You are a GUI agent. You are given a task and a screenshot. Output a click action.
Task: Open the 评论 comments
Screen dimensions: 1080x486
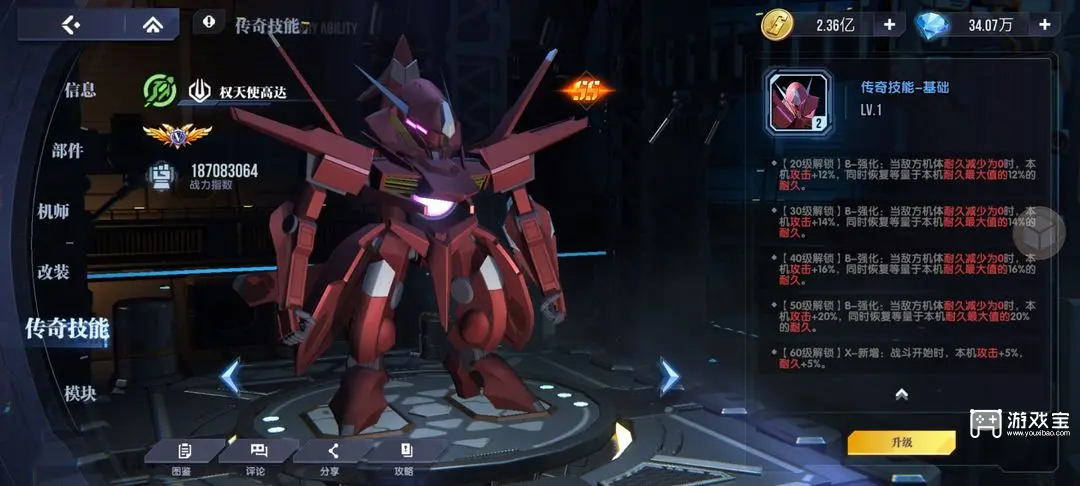click(256, 459)
